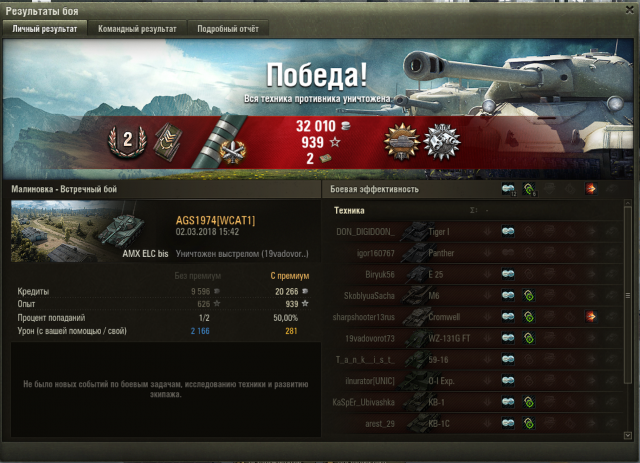
Task: Close the battle results window
Action: [626, 9]
